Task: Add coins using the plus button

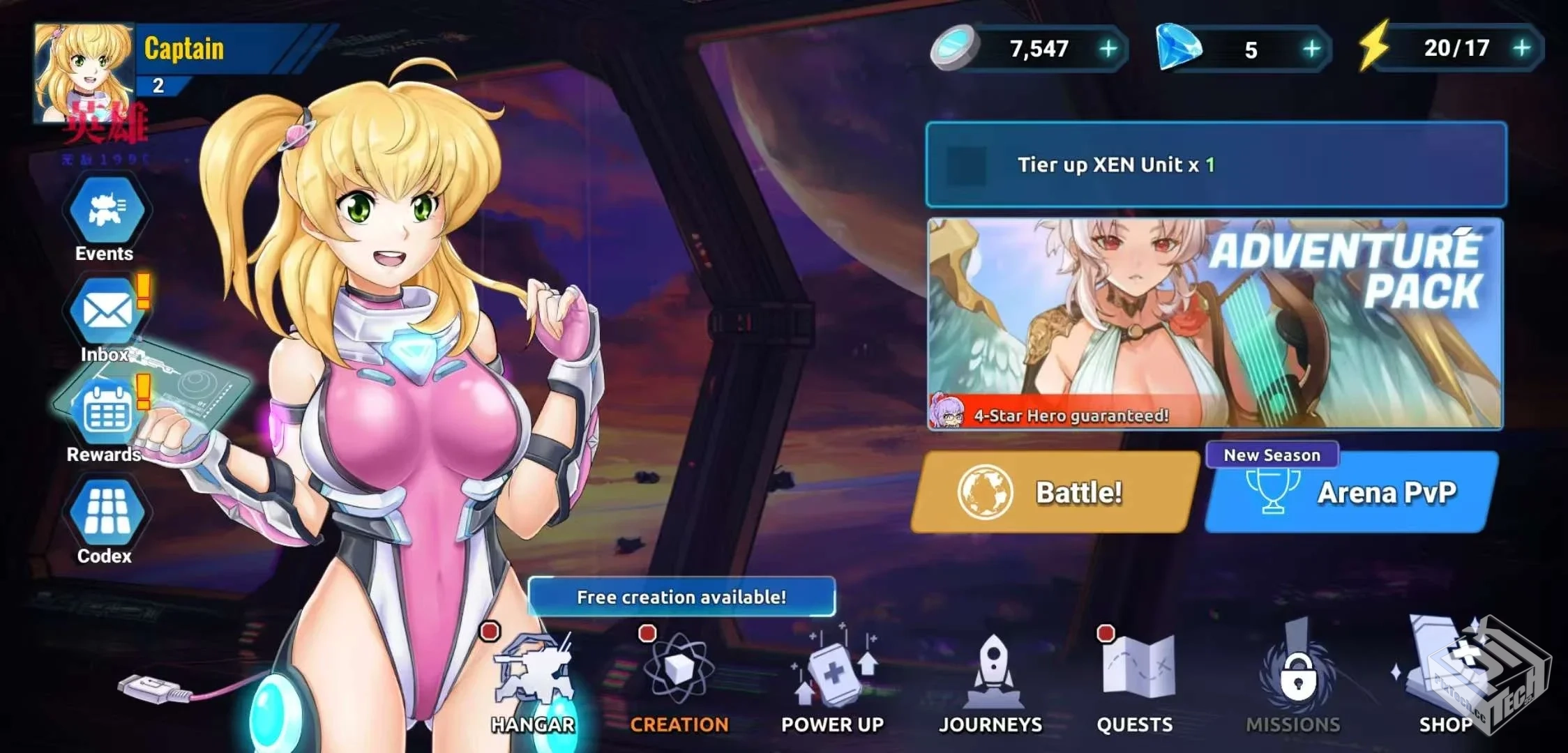Action: [1109, 49]
